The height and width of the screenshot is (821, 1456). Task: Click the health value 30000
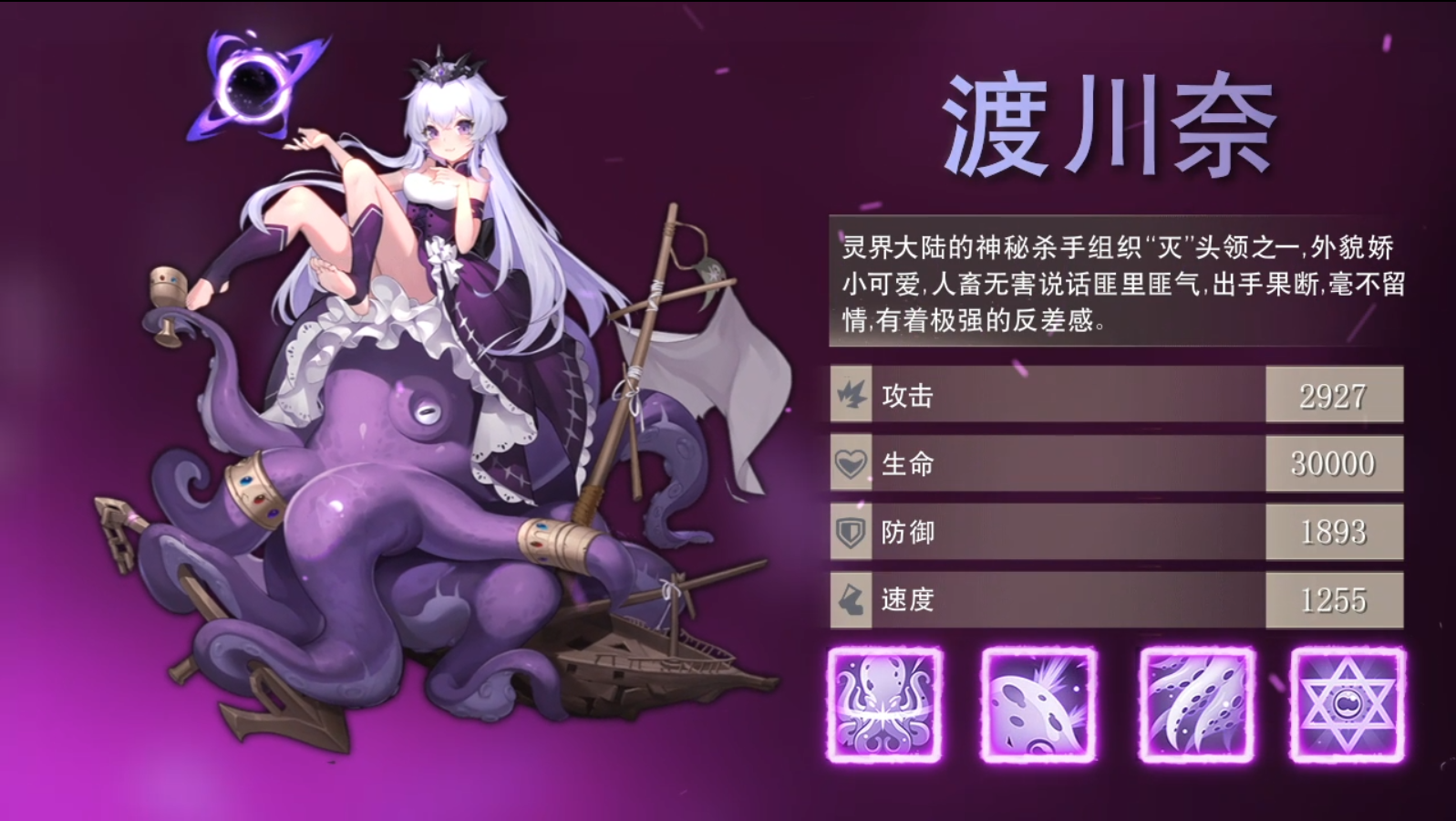click(1335, 465)
